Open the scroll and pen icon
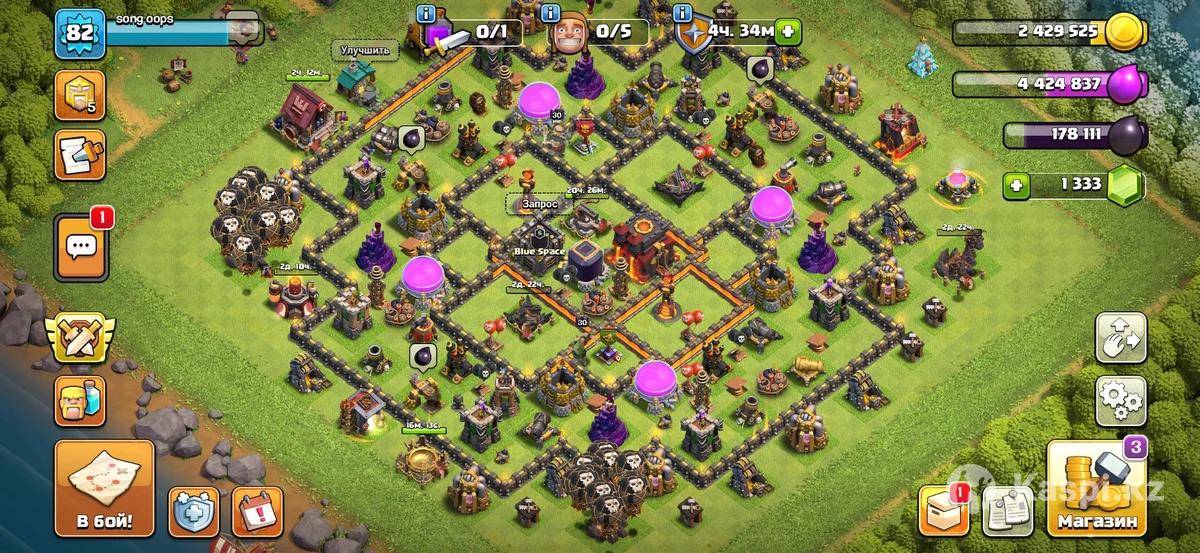This screenshot has height=553, width=1200. [x=80, y=154]
